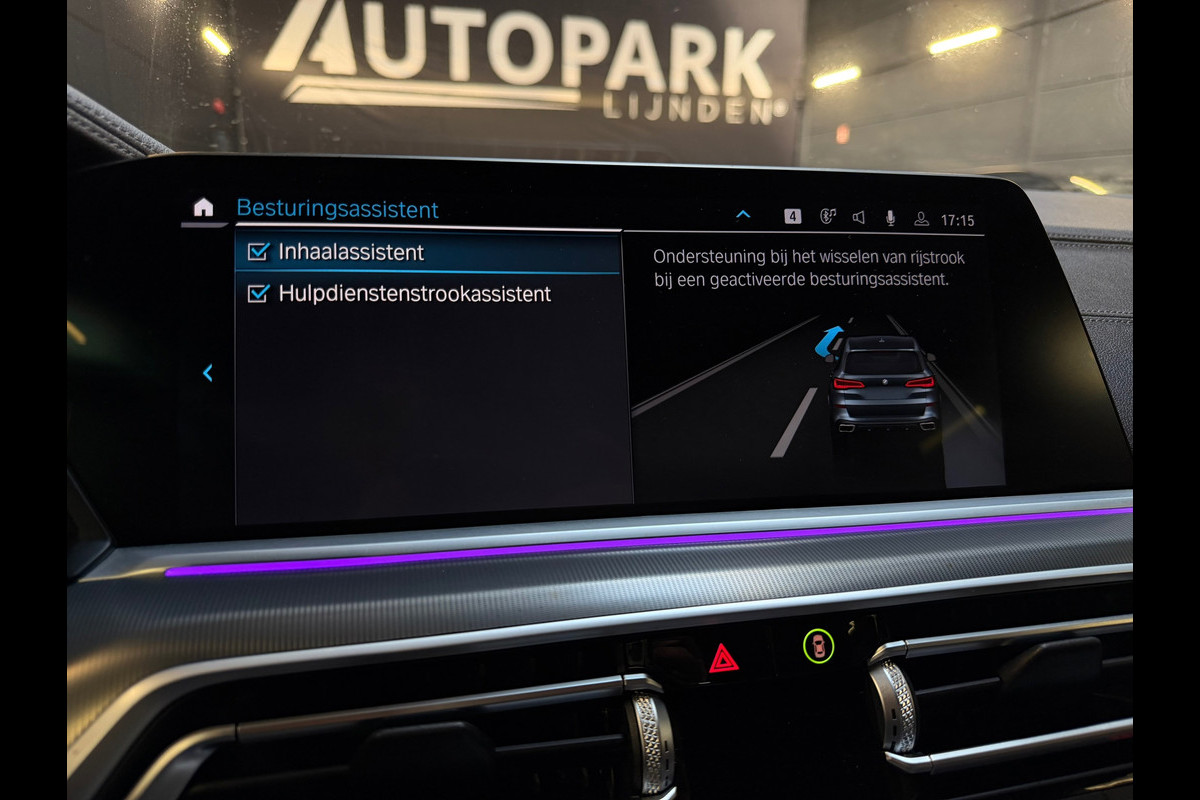Go back with the left arrow
Image resolution: width=1200 pixels, height=800 pixels.
(208, 373)
